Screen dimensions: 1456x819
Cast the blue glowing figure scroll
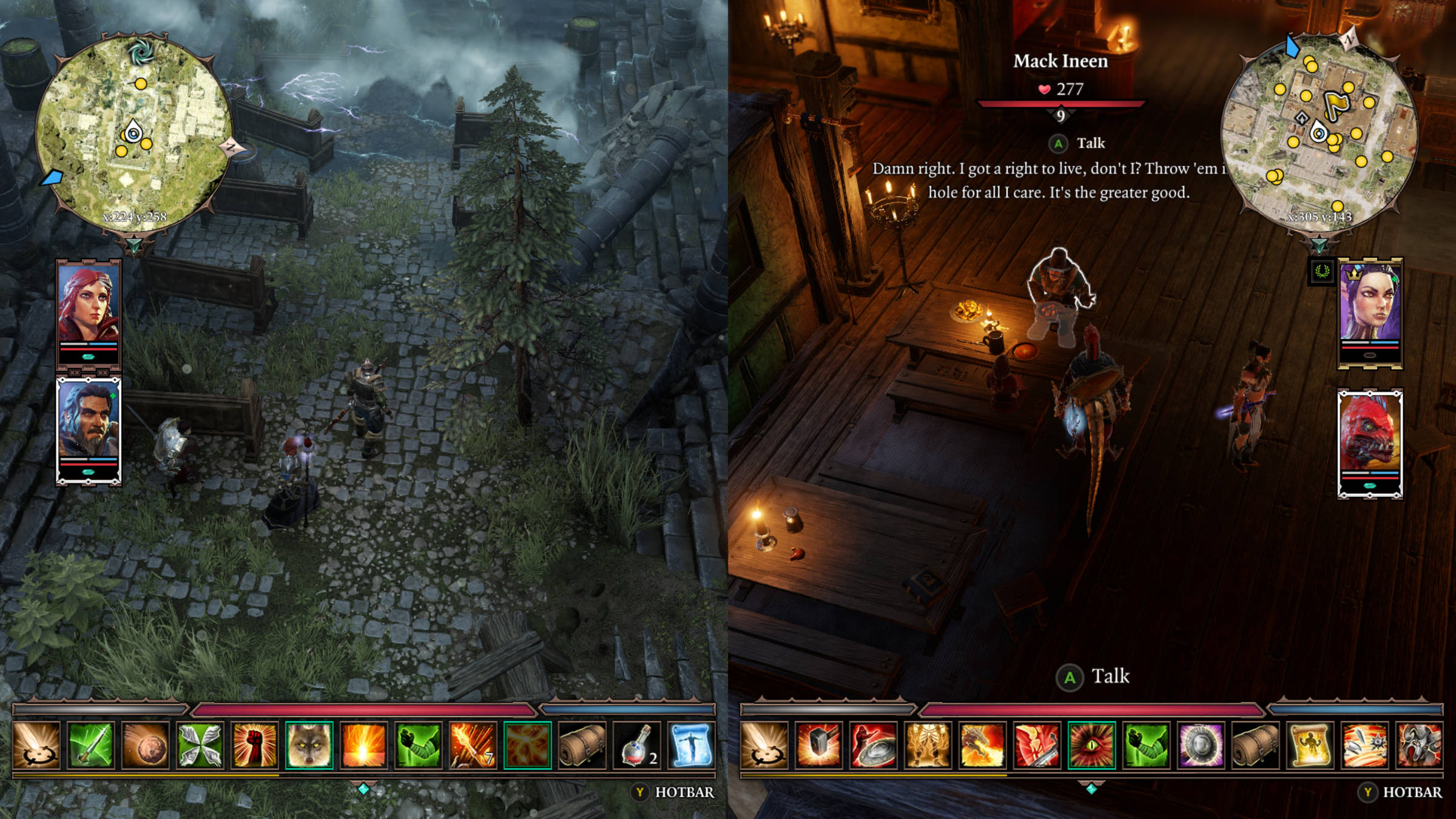point(691,745)
